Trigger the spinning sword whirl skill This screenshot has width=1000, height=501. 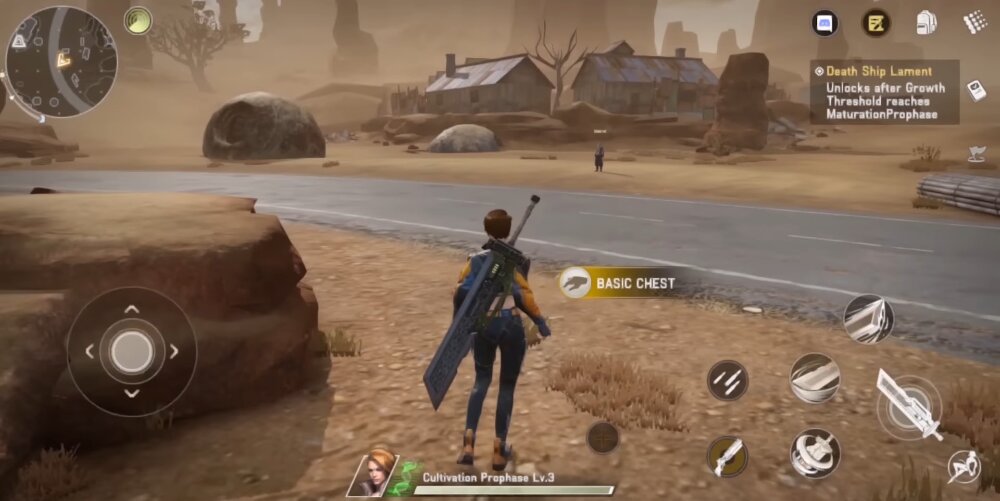[815, 453]
